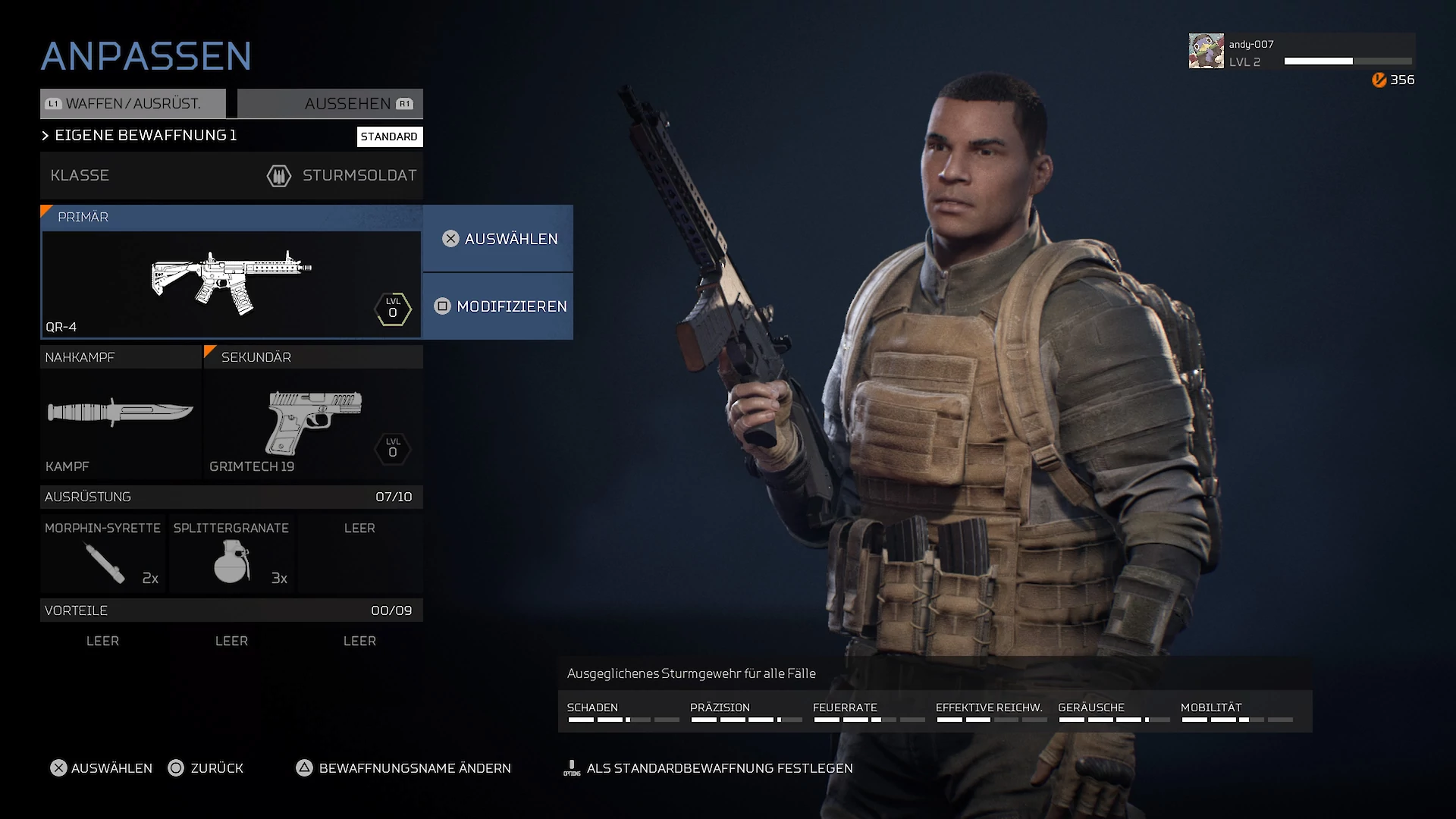Click Bewaffnungsname ändern to rename loadout
This screenshot has width=1456, height=819.
403,768
